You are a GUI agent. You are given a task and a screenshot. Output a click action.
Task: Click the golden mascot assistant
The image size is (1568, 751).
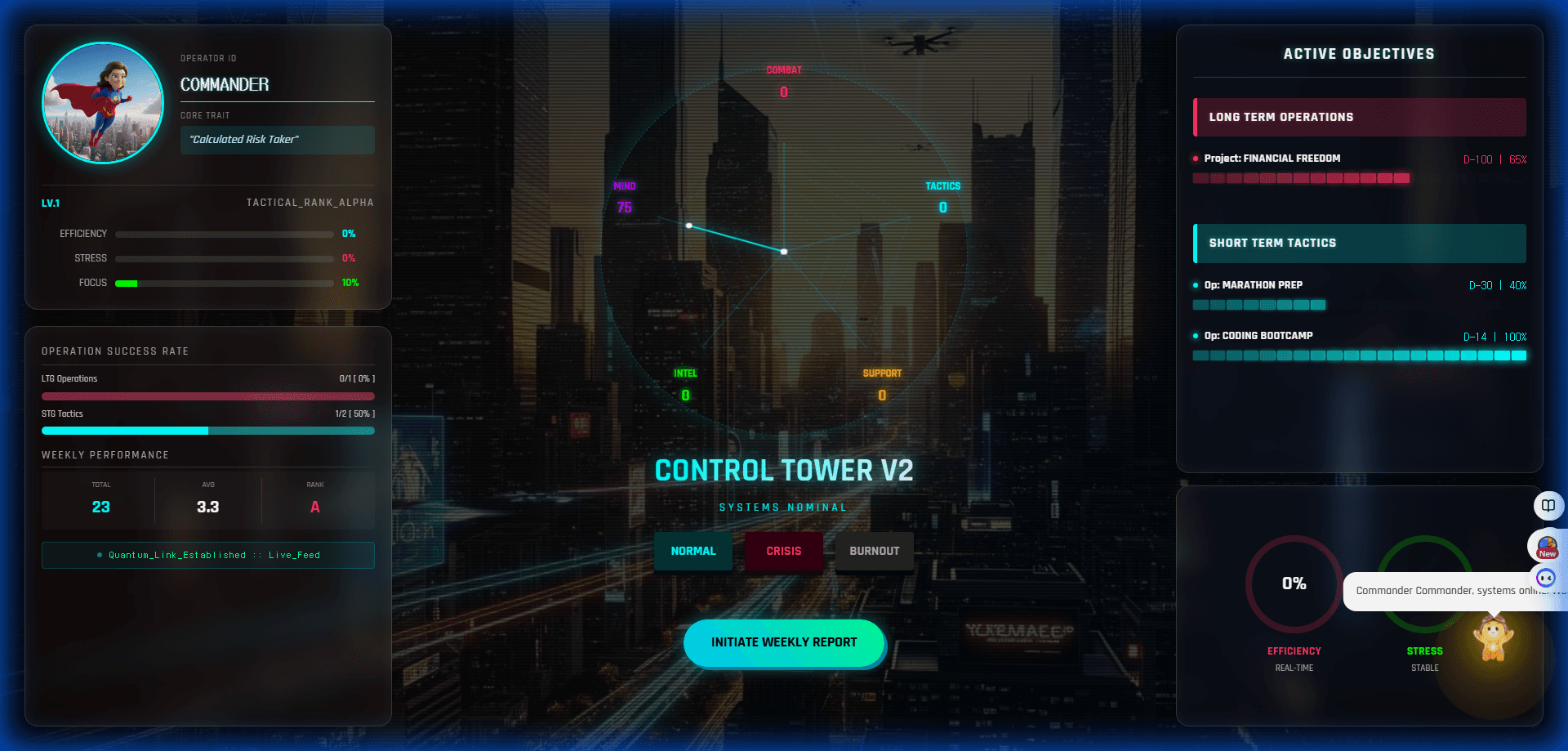(x=1493, y=639)
